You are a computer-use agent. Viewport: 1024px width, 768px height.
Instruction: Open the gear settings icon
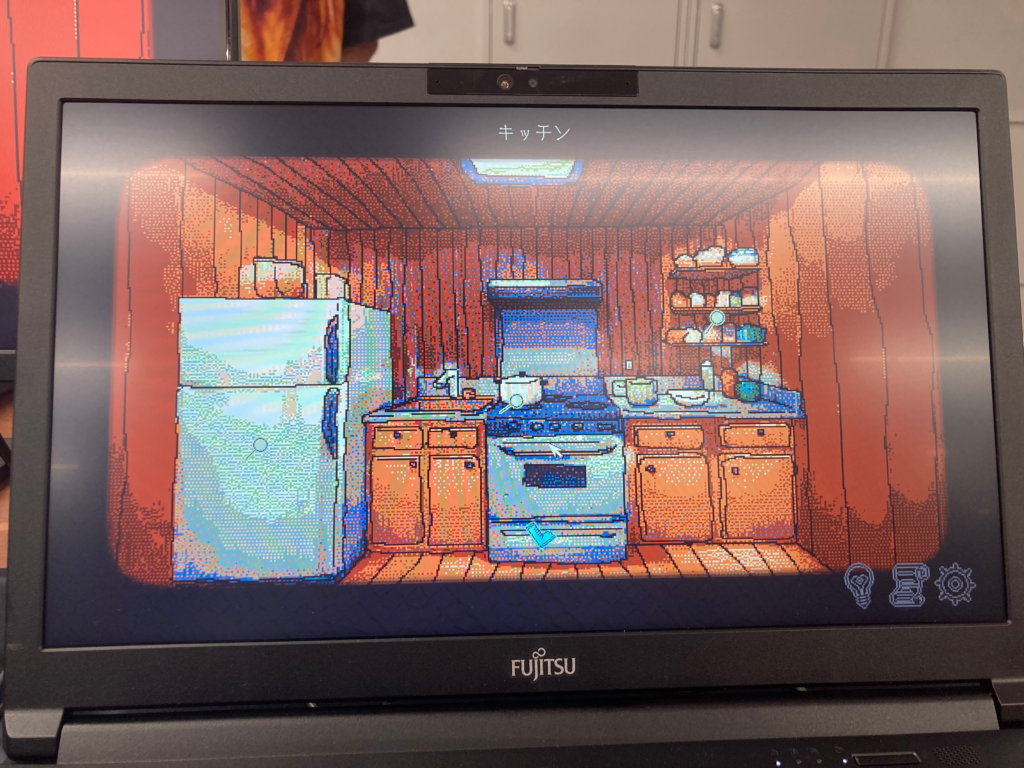955,584
